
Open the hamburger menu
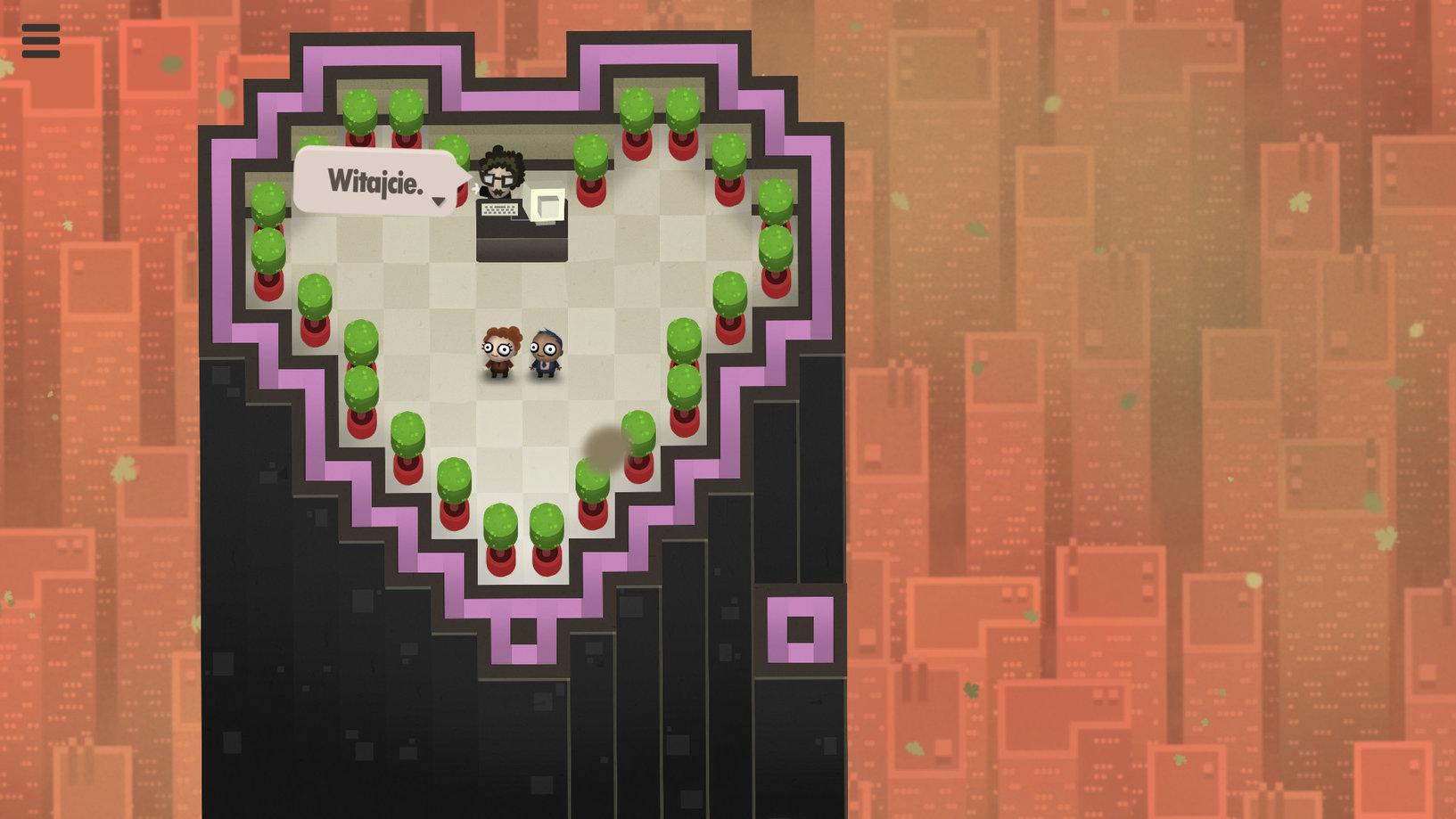pos(41,41)
